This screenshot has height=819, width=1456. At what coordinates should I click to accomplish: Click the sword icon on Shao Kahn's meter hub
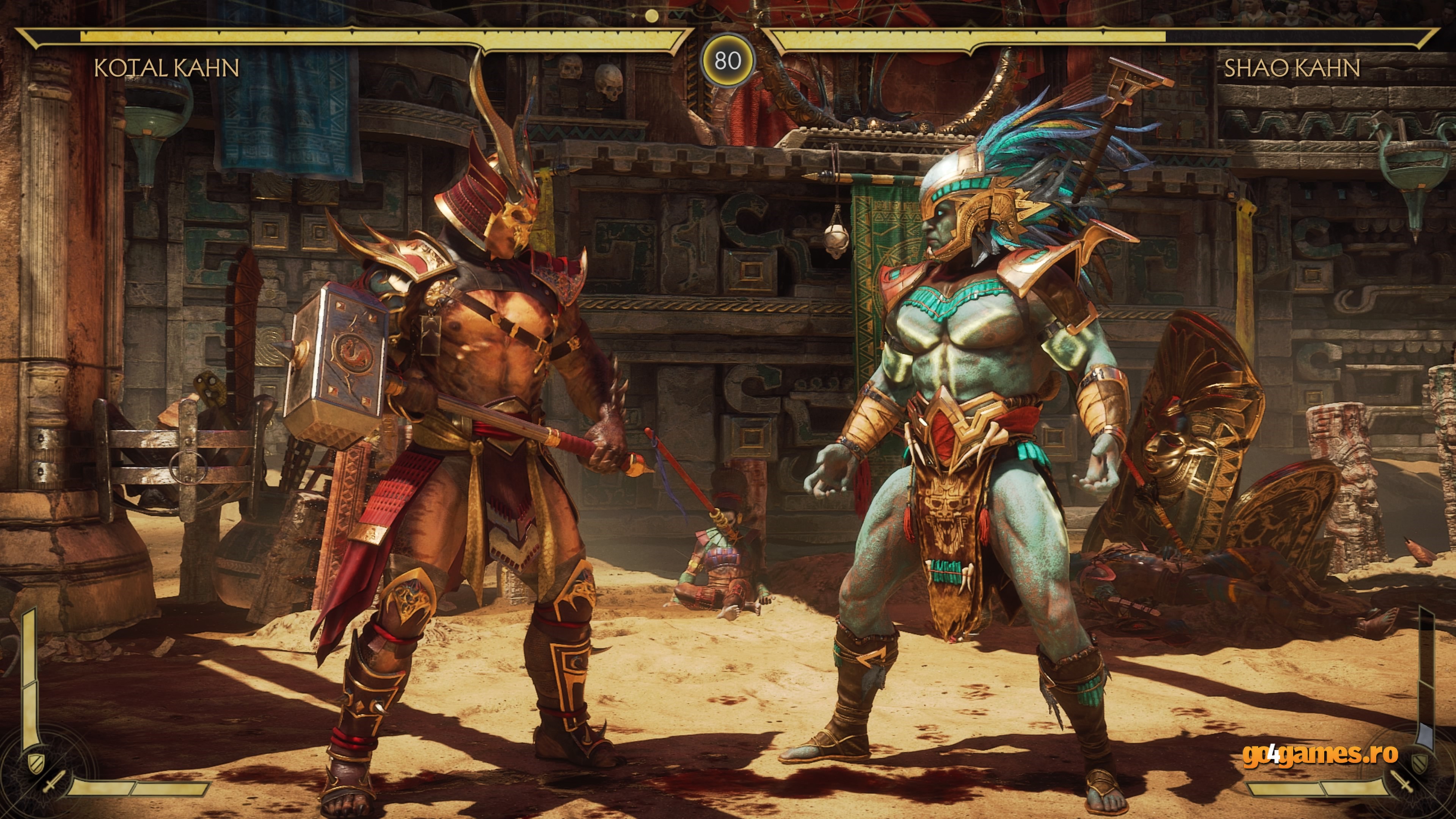point(1402,781)
